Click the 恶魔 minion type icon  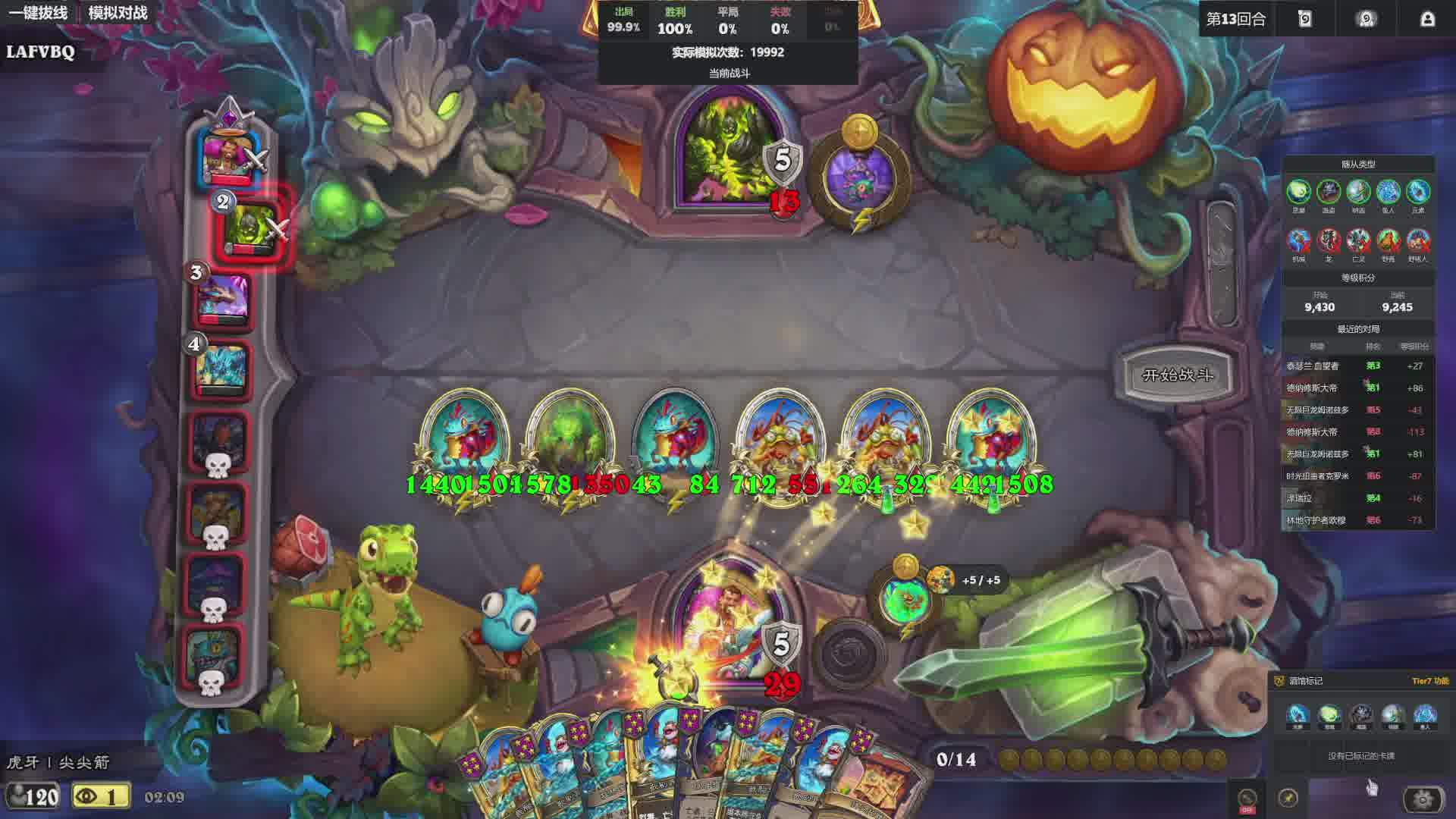point(1298,193)
